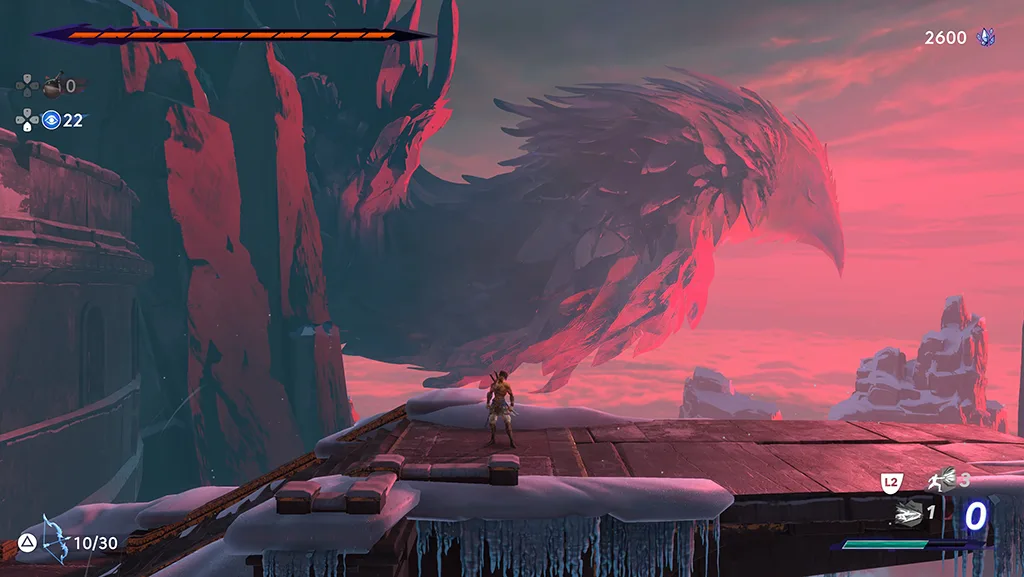1024x577 pixels.
Task: Select the blue bow weapon icon
Action: tap(54, 539)
